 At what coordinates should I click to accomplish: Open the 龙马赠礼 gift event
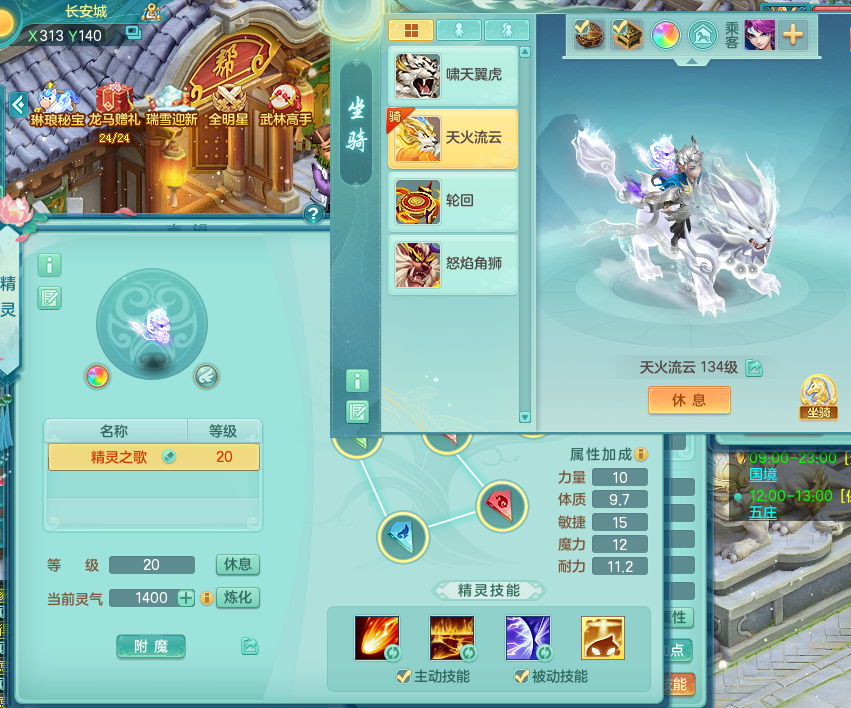tap(115, 106)
